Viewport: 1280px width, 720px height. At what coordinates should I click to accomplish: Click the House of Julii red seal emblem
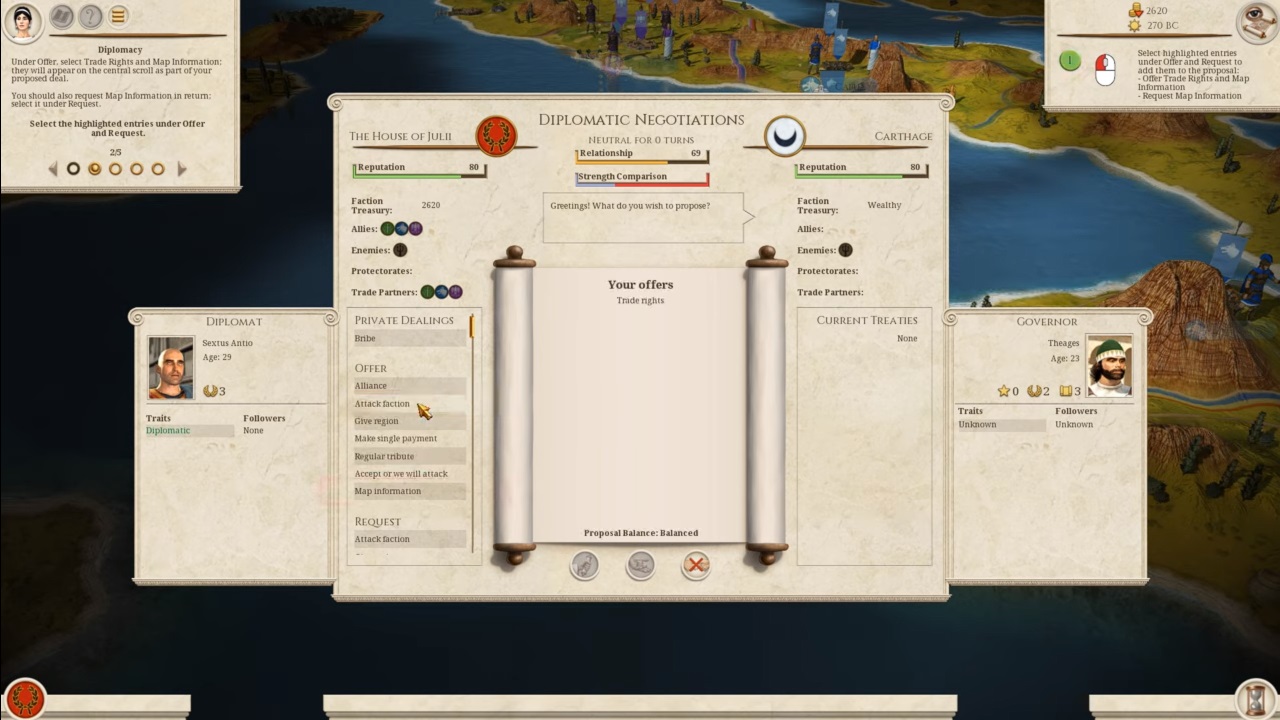point(495,135)
